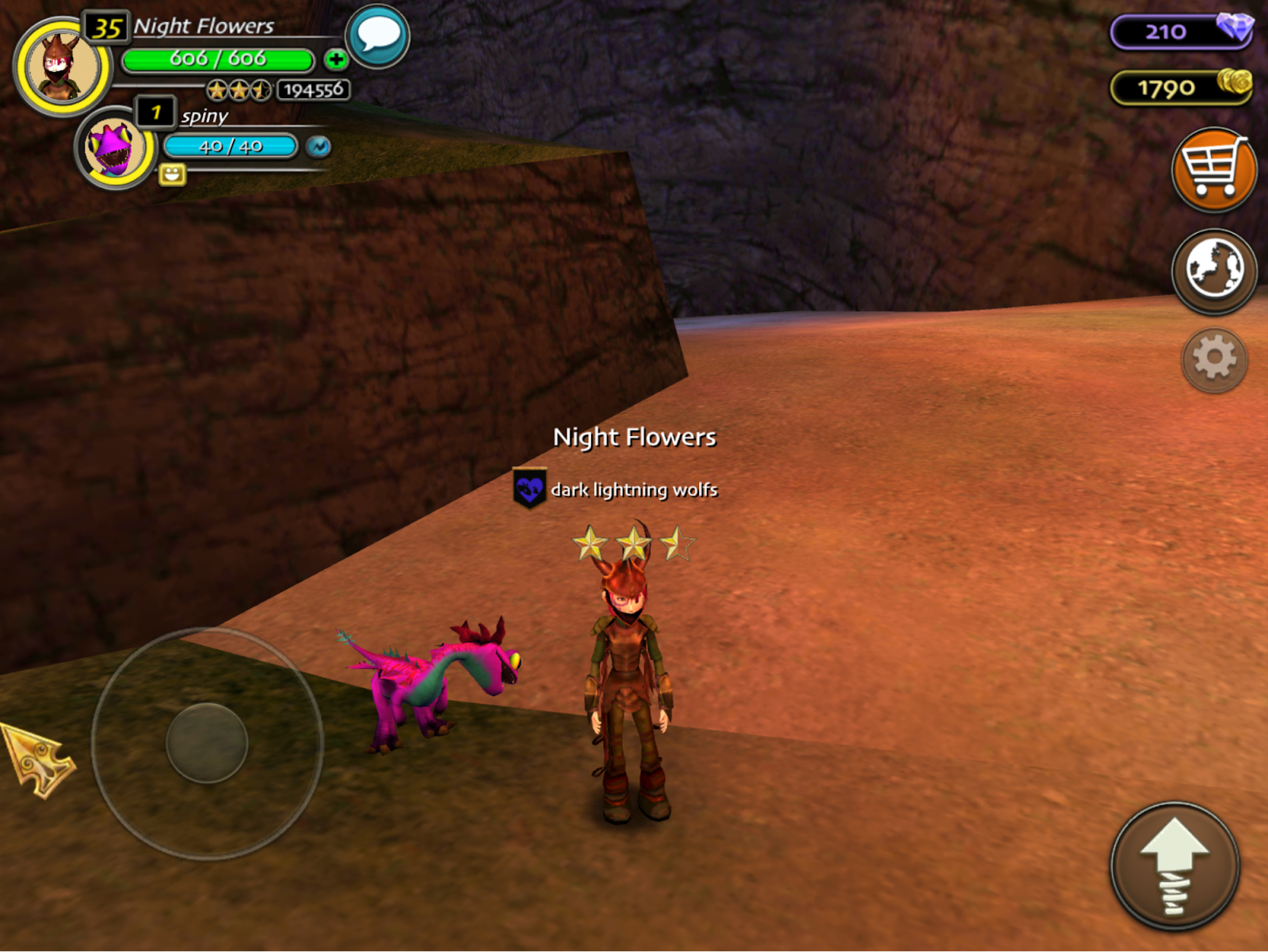
Task: Click the Night Flowers player avatar
Action: [x=62, y=67]
